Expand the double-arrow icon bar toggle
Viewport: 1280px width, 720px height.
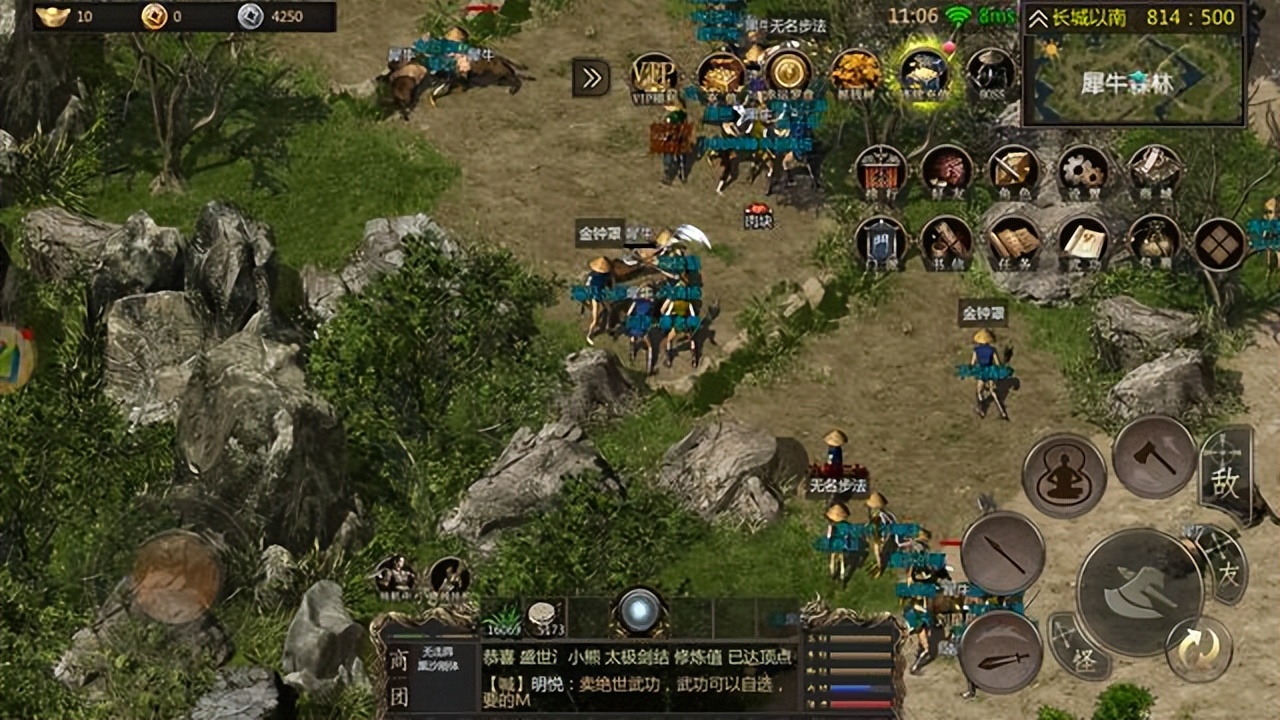click(591, 78)
